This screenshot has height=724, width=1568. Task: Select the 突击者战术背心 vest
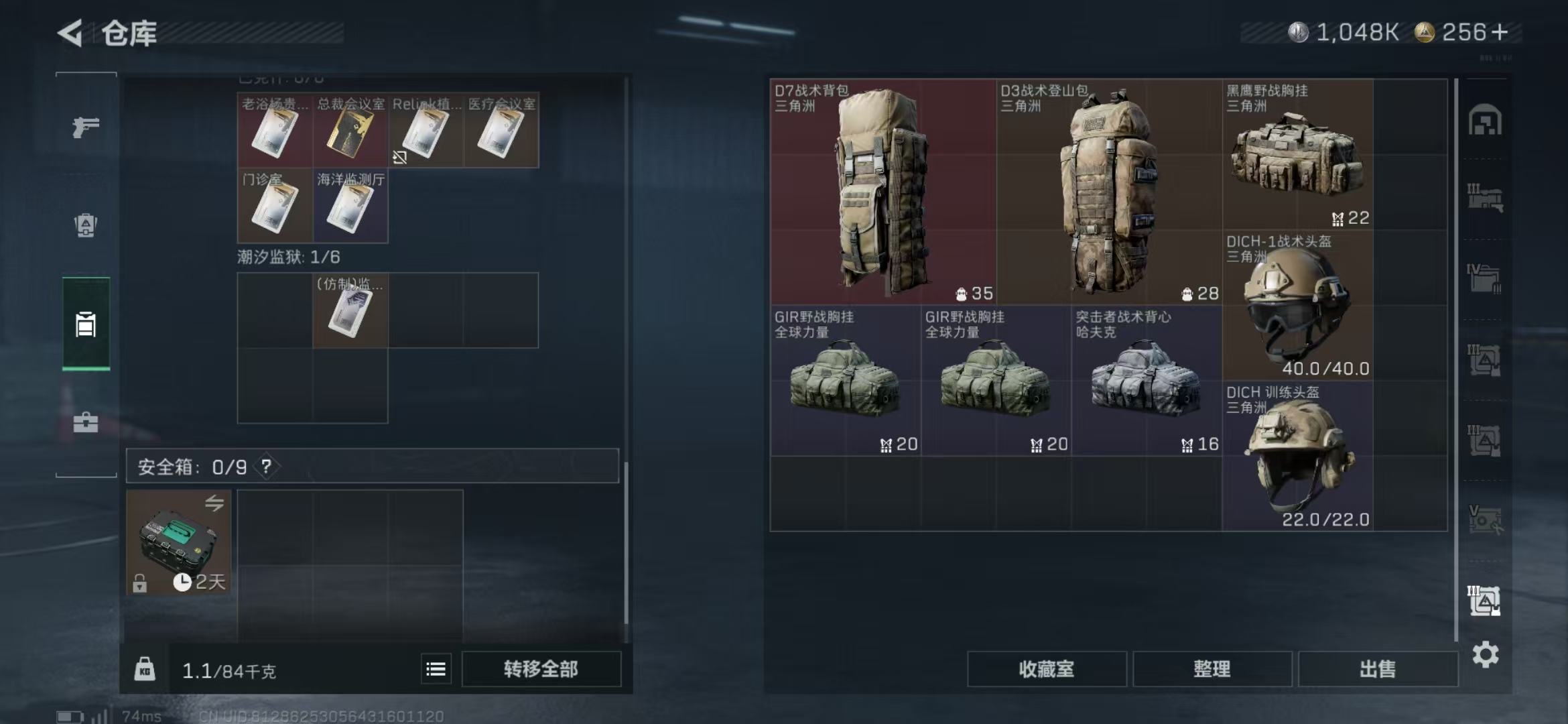point(1146,381)
